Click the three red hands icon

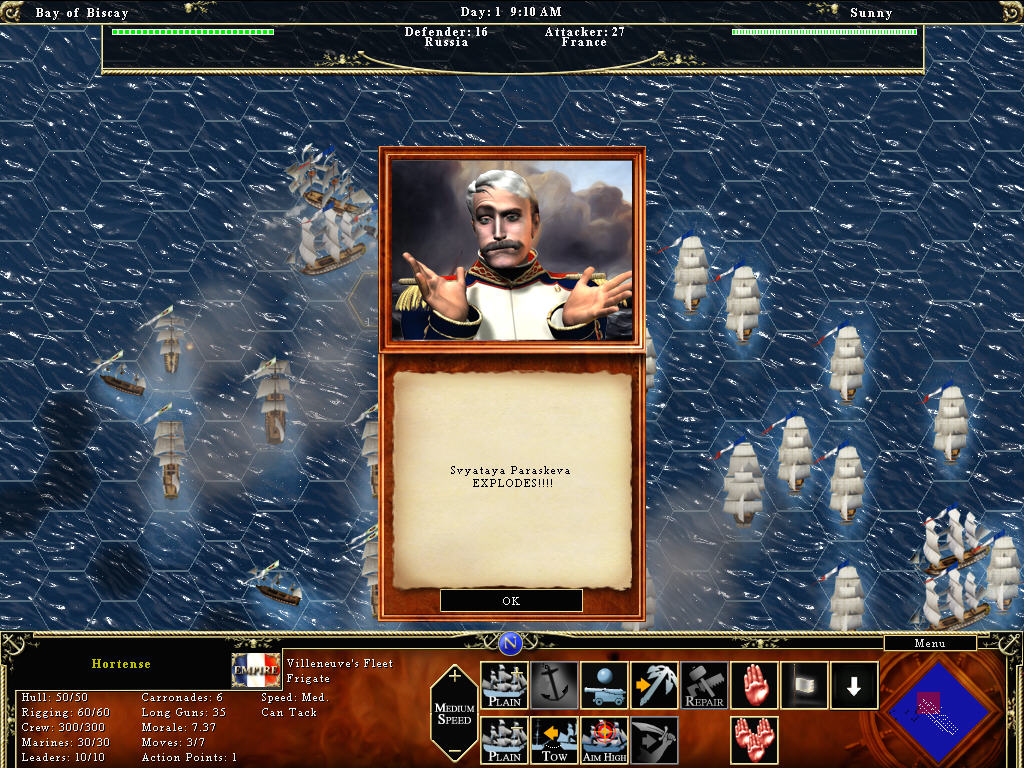(755, 740)
